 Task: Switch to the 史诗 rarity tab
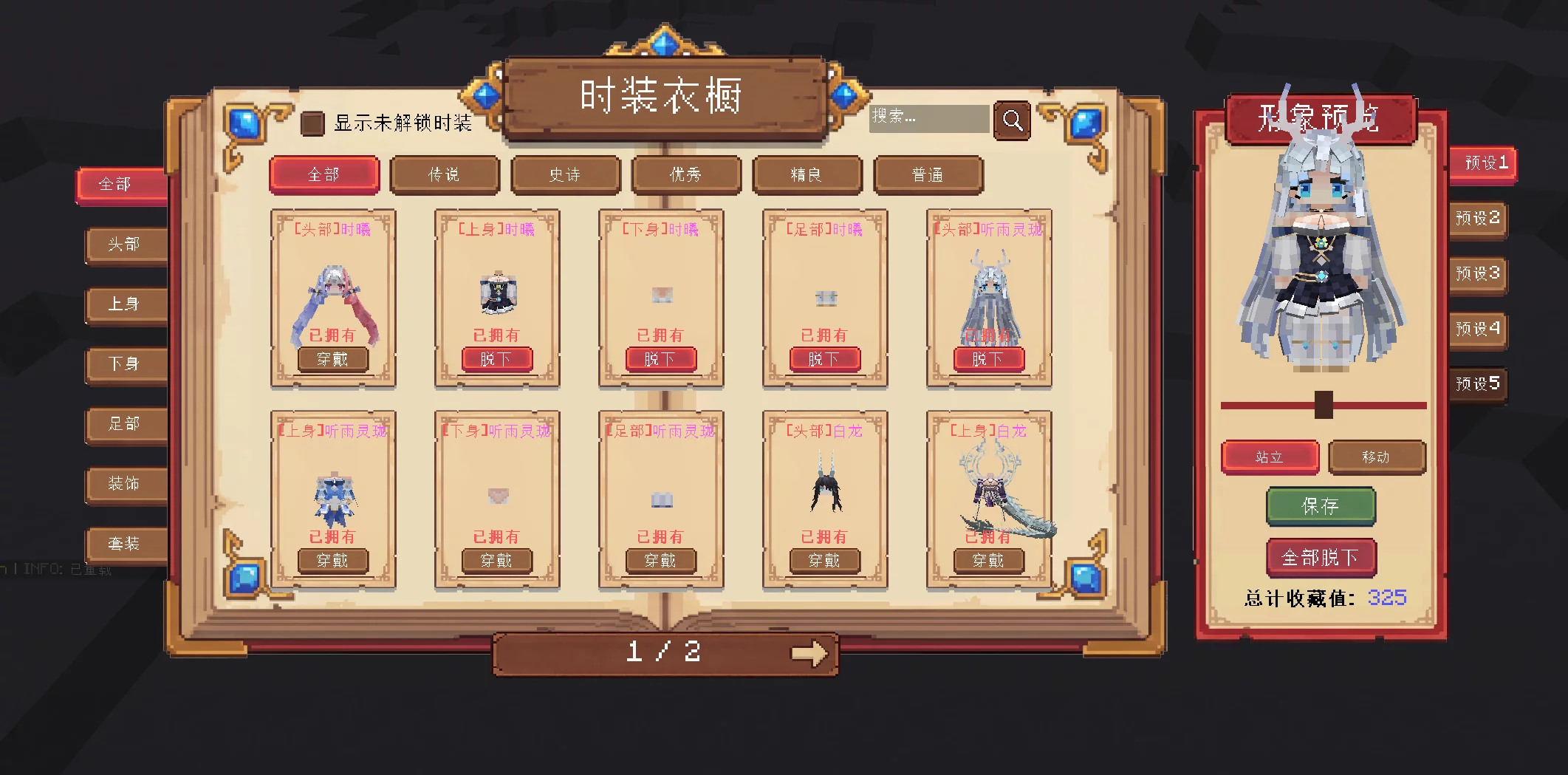tap(566, 175)
